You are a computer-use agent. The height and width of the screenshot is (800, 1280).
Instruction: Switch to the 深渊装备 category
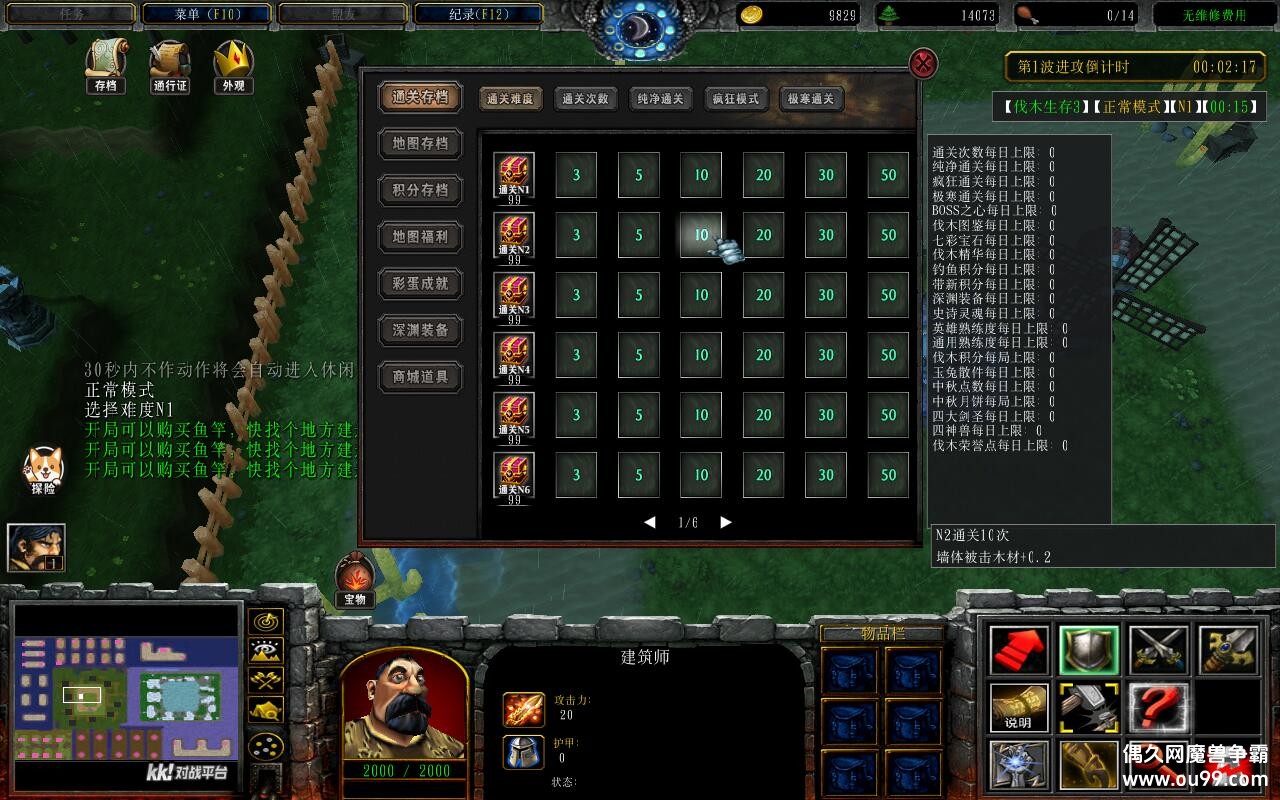420,330
